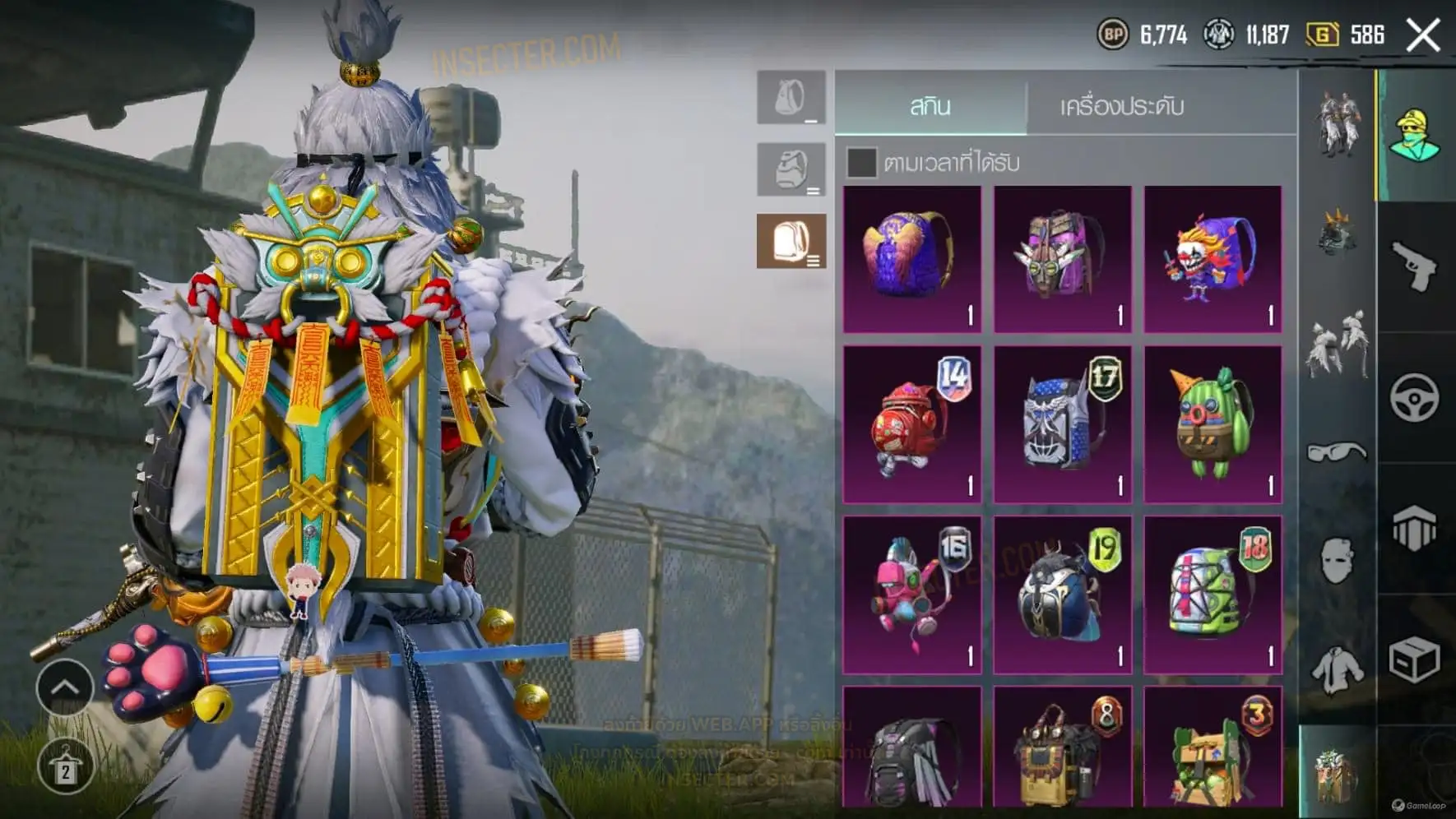Open the pistol weapons category
1456x819 pixels.
pos(1415,266)
